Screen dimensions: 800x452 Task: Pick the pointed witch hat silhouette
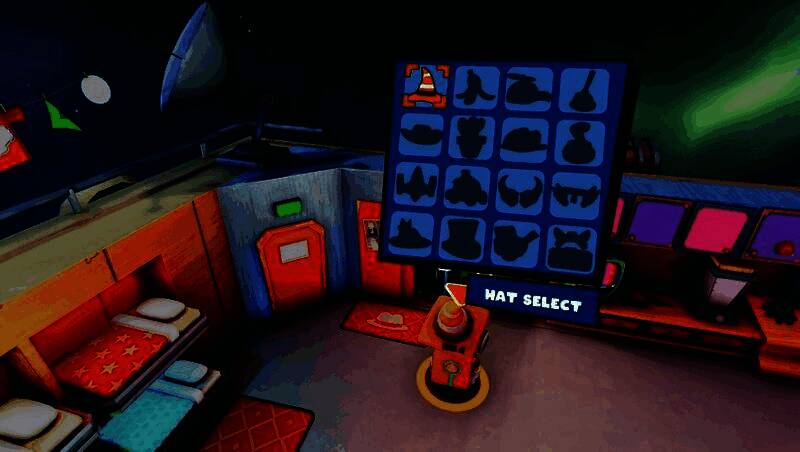tap(411, 238)
